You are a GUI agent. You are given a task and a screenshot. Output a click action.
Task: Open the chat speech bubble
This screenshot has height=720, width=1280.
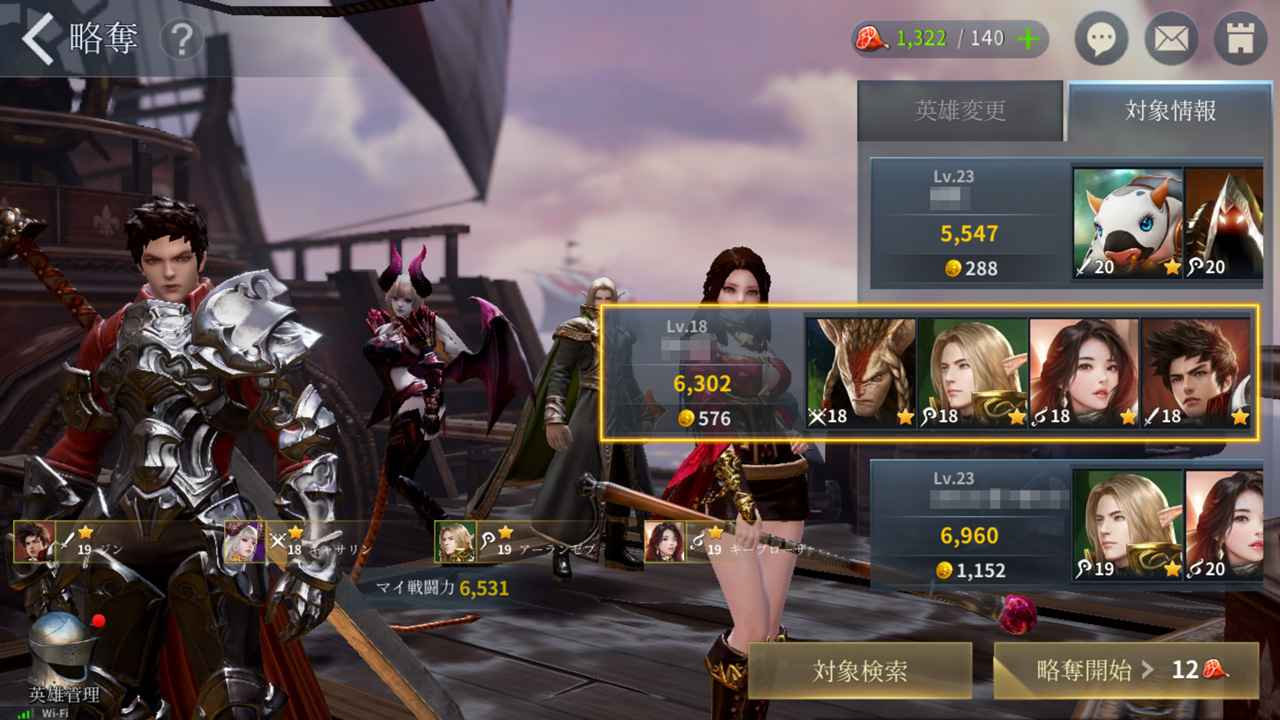[1101, 40]
